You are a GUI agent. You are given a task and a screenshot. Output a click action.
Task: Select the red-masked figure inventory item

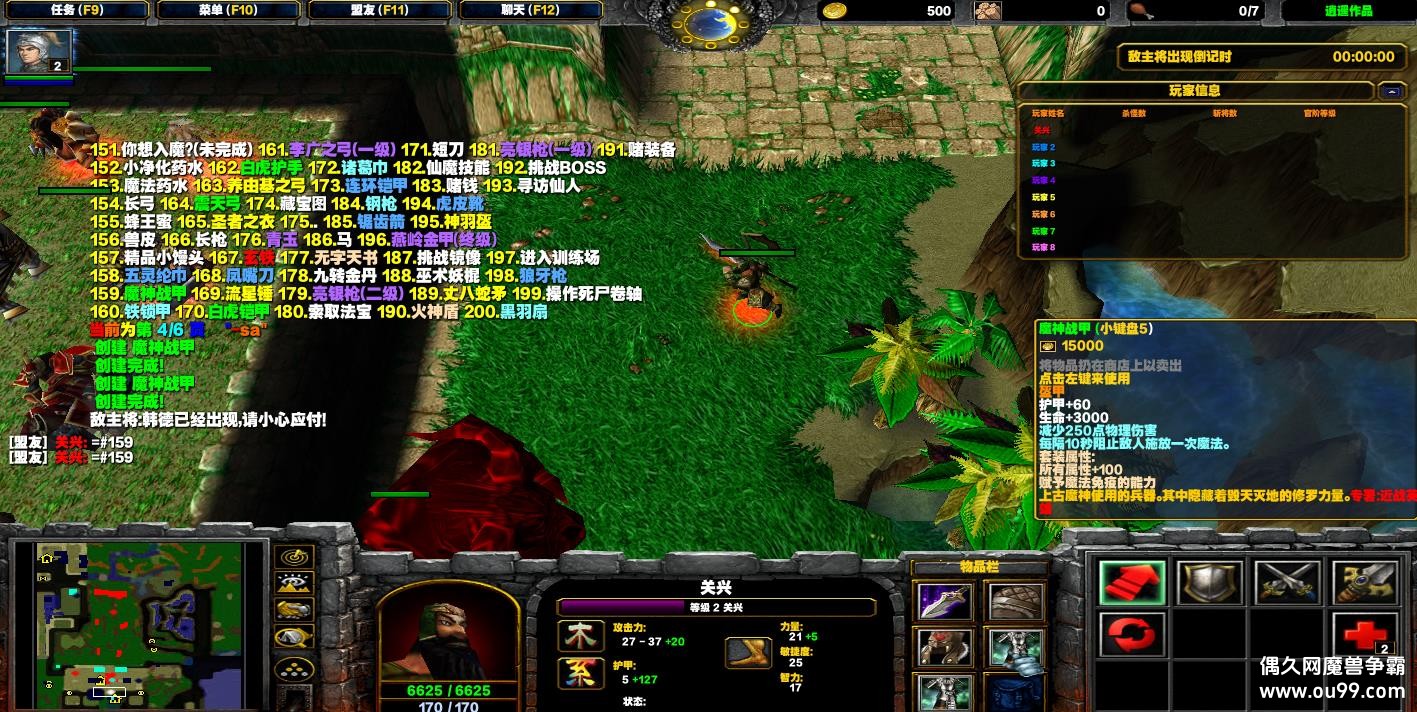point(945,648)
